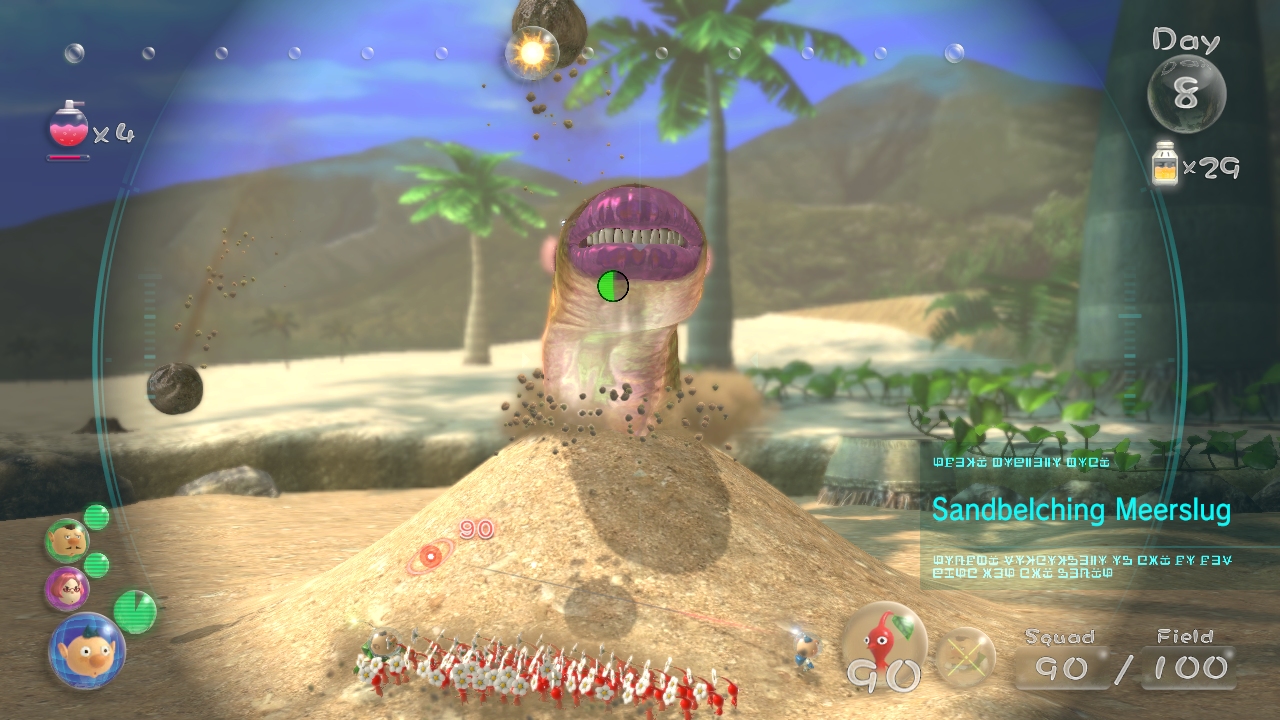Open the juice bottle supply icon

(x=1164, y=164)
